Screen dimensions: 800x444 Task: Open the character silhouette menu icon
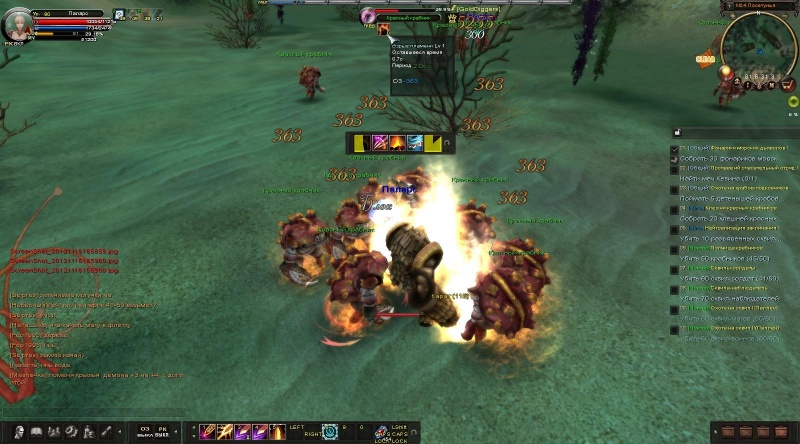click(19, 432)
